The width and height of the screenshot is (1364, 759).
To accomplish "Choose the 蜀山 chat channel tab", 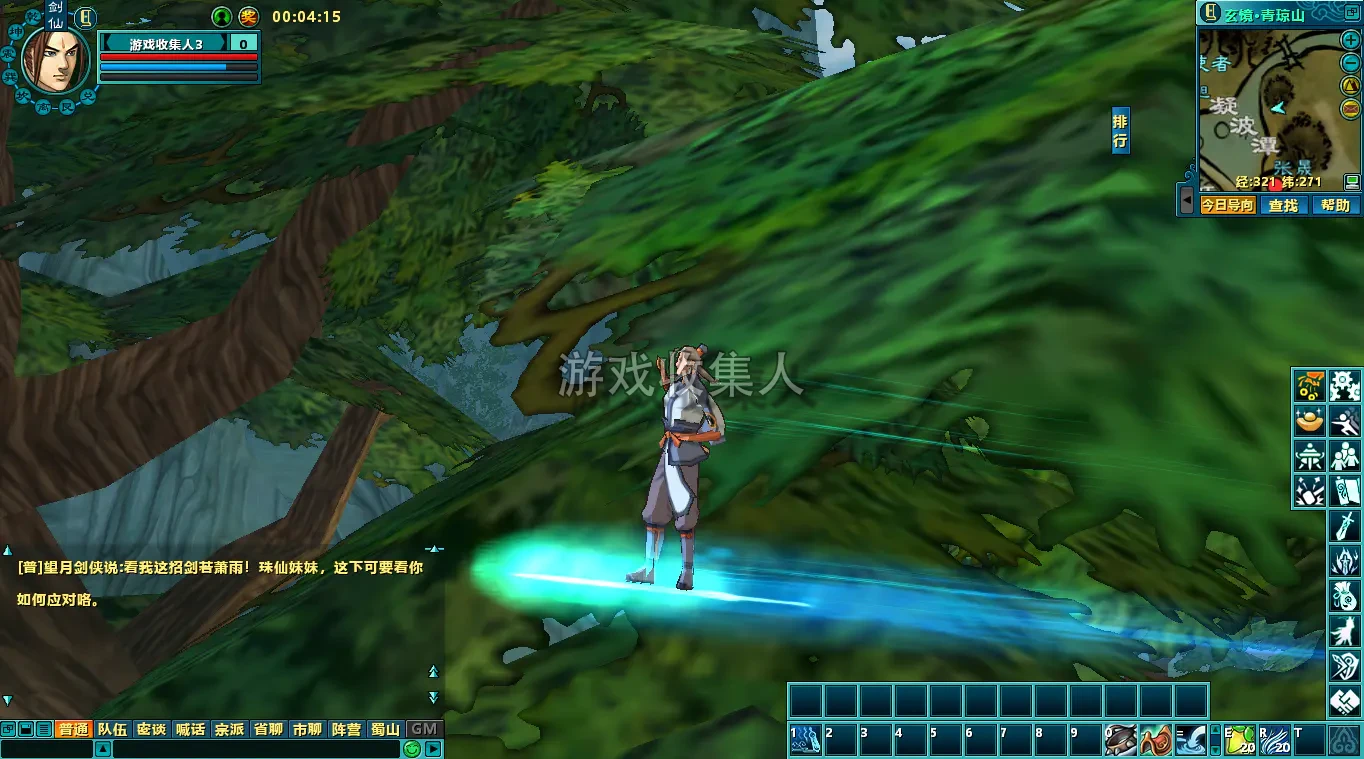I will pos(385,729).
